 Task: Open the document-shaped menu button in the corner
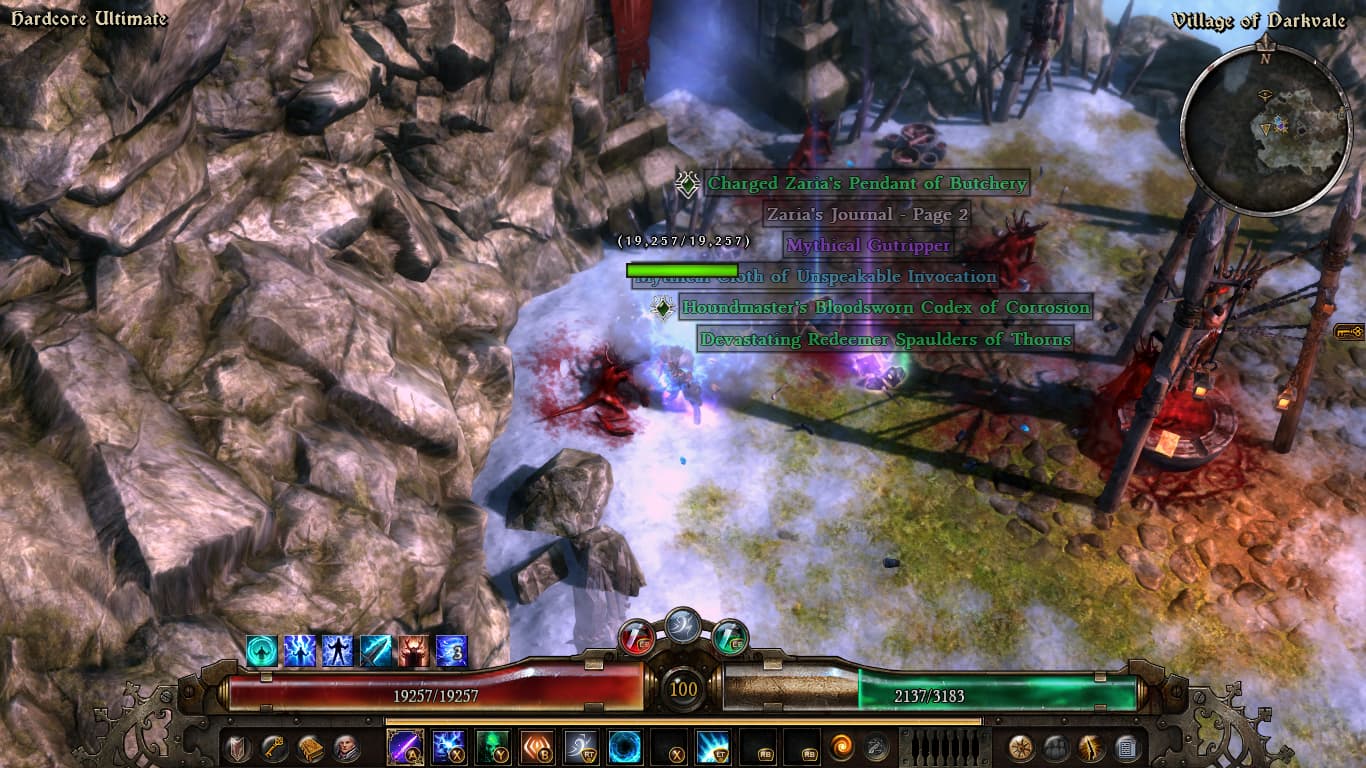(x=1127, y=747)
